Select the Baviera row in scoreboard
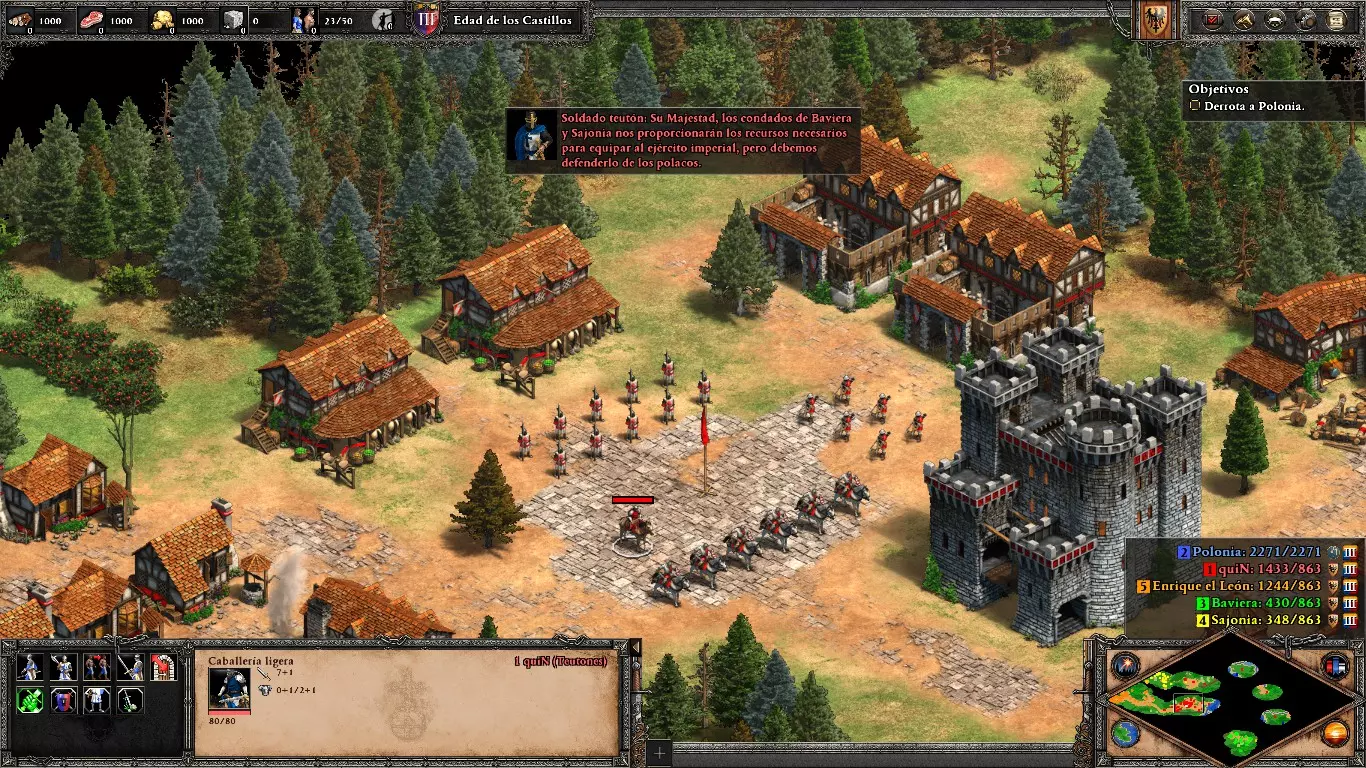The width and height of the screenshot is (1366, 768). pyautogui.click(x=1265, y=603)
